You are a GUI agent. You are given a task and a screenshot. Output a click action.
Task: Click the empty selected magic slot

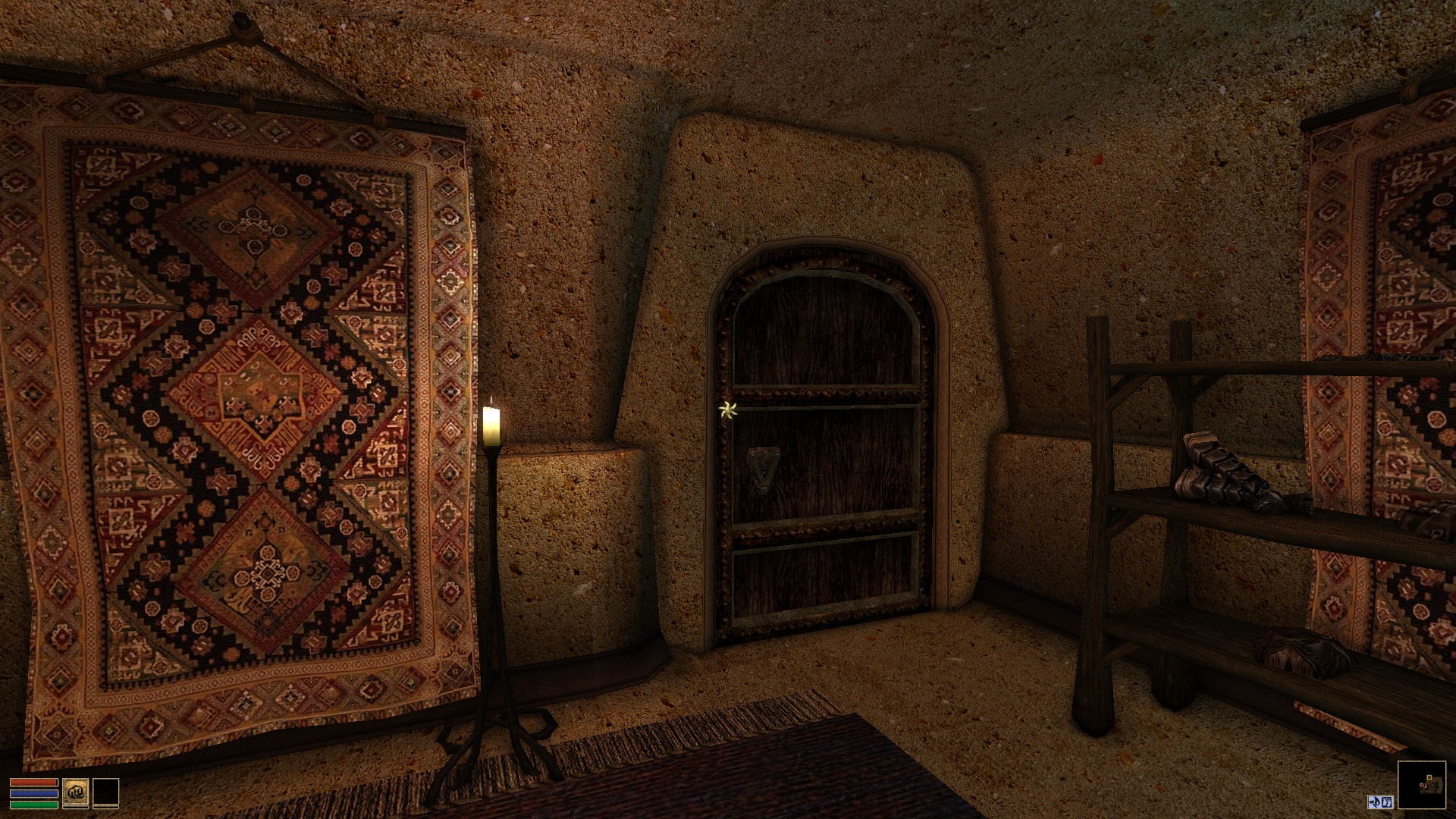pyautogui.click(x=106, y=792)
